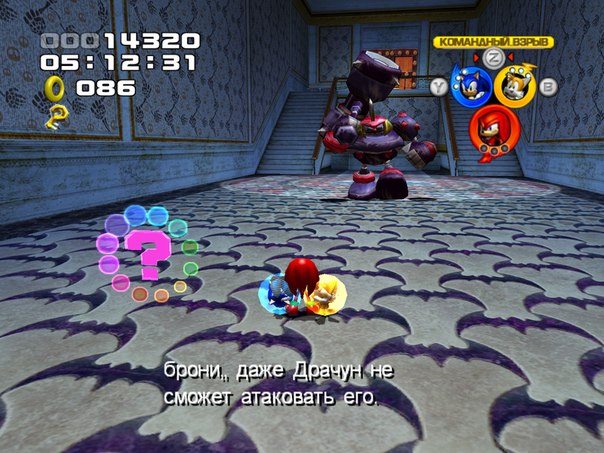
Task: Select the Sonic character icon
Action: pyautogui.click(x=472, y=85)
